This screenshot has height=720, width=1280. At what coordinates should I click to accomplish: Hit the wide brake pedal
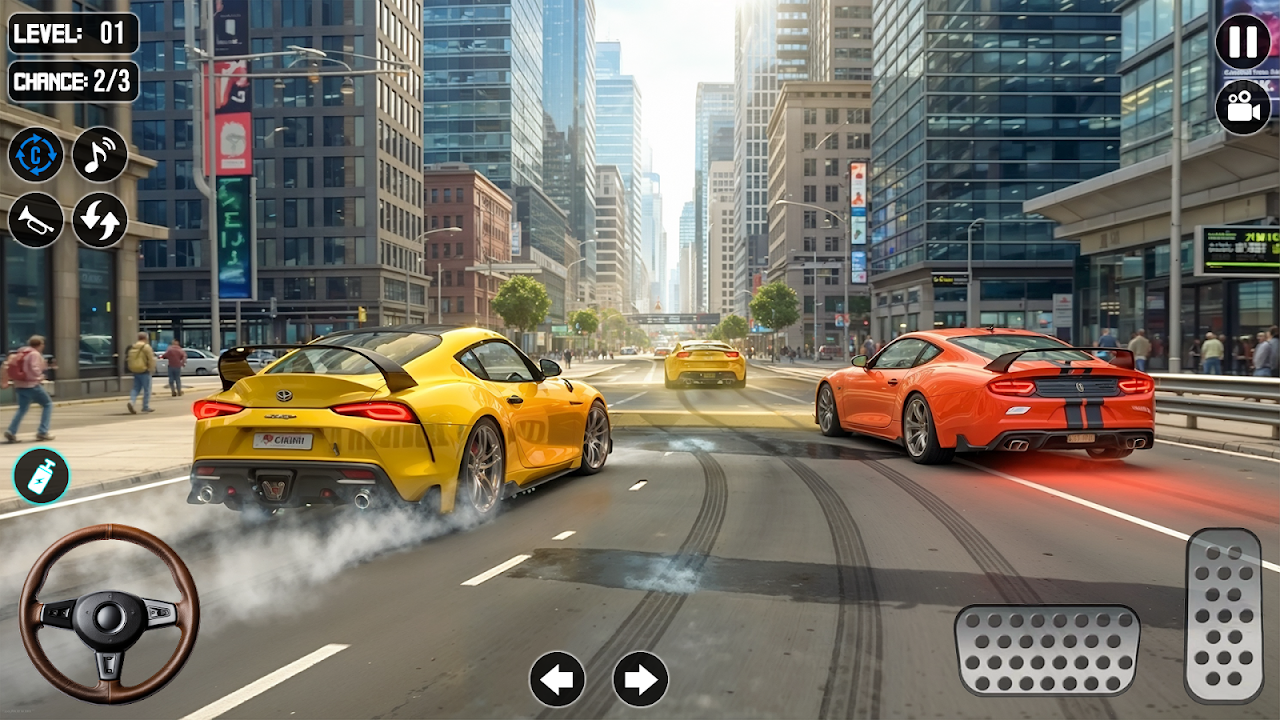1047,650
